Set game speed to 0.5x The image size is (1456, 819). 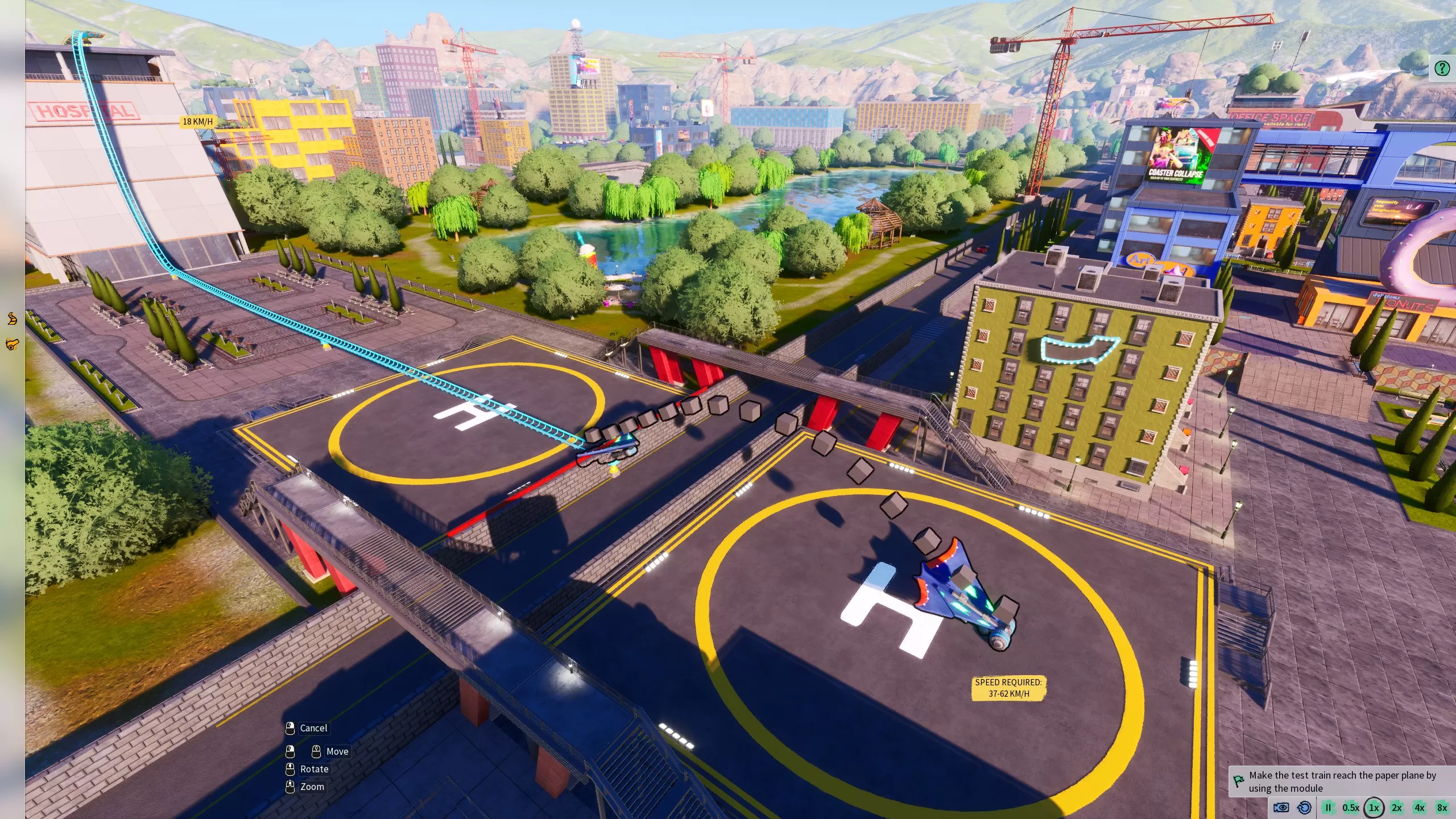1351,808
